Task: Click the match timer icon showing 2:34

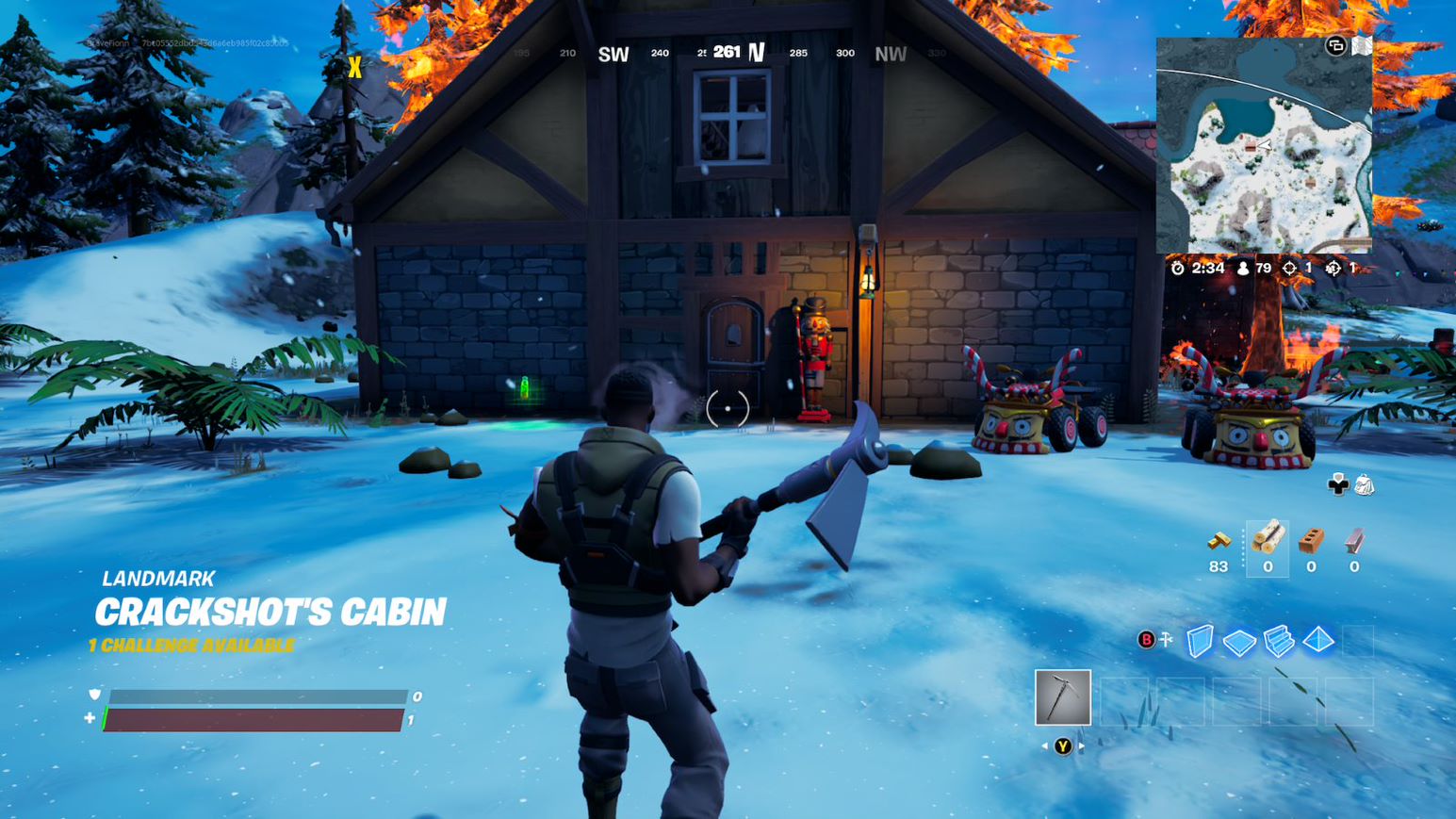Action: click(1177, 269)
